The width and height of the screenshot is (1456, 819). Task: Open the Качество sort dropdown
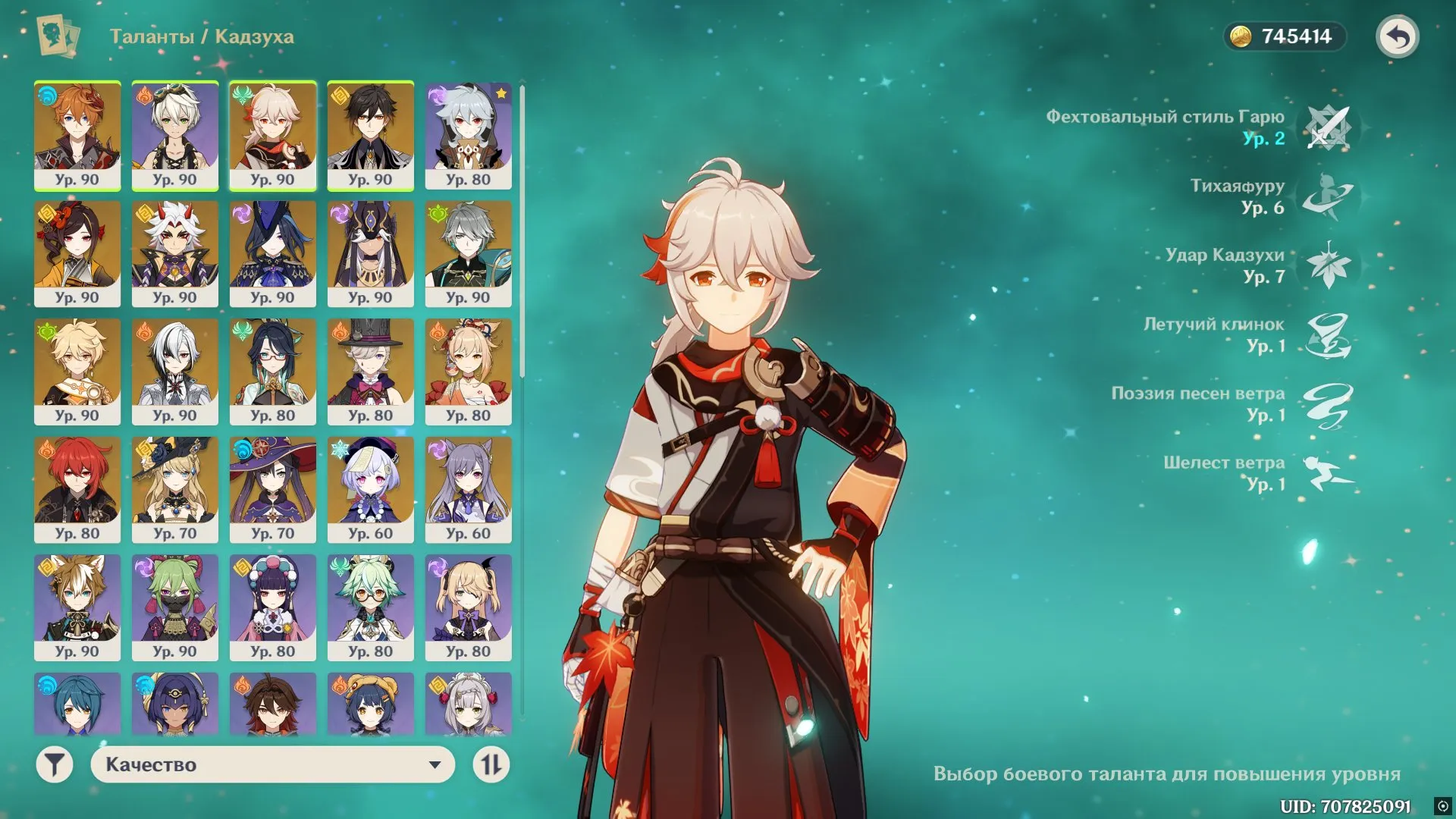(272, 764)
